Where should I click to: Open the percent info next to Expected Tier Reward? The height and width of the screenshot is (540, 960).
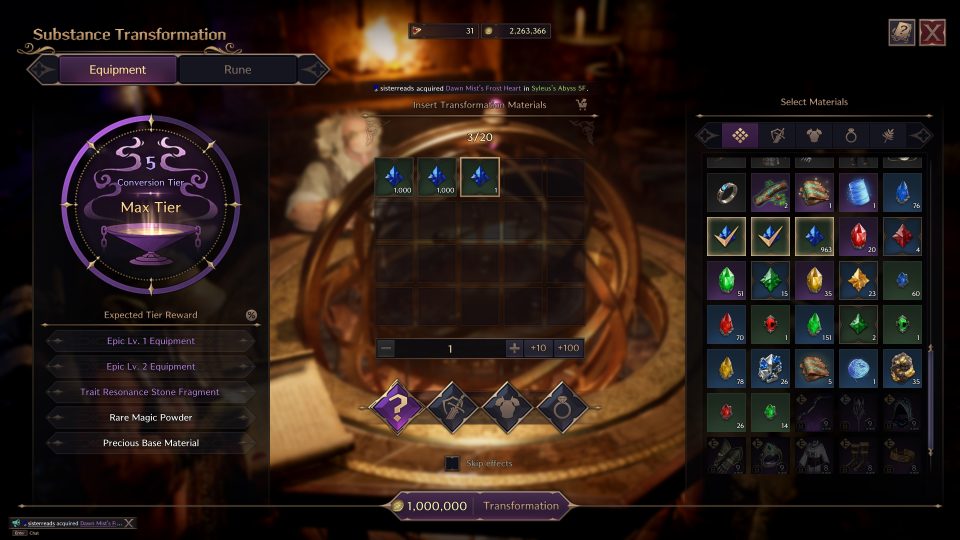coord(251,315)
